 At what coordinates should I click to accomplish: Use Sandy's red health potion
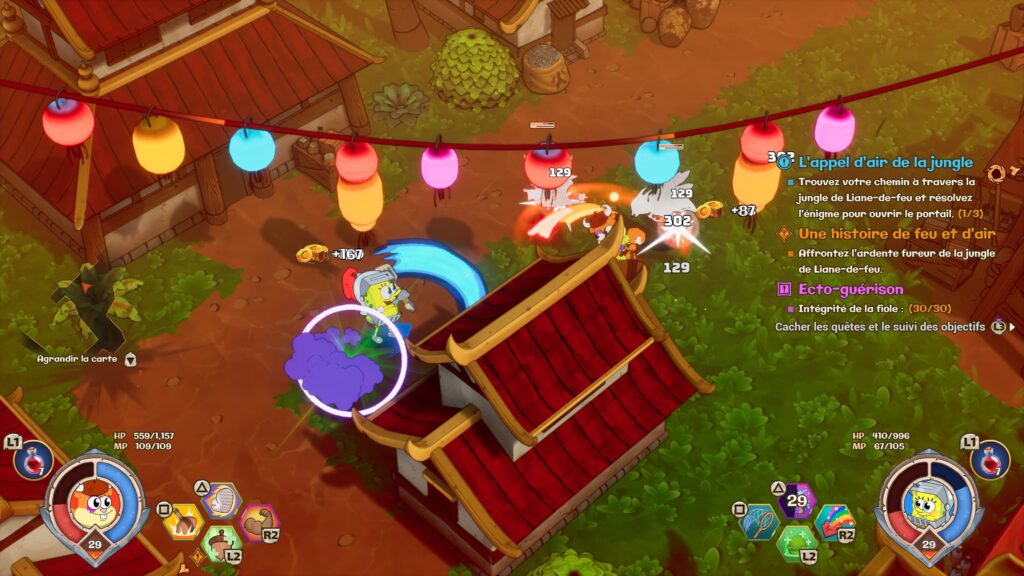33,460
